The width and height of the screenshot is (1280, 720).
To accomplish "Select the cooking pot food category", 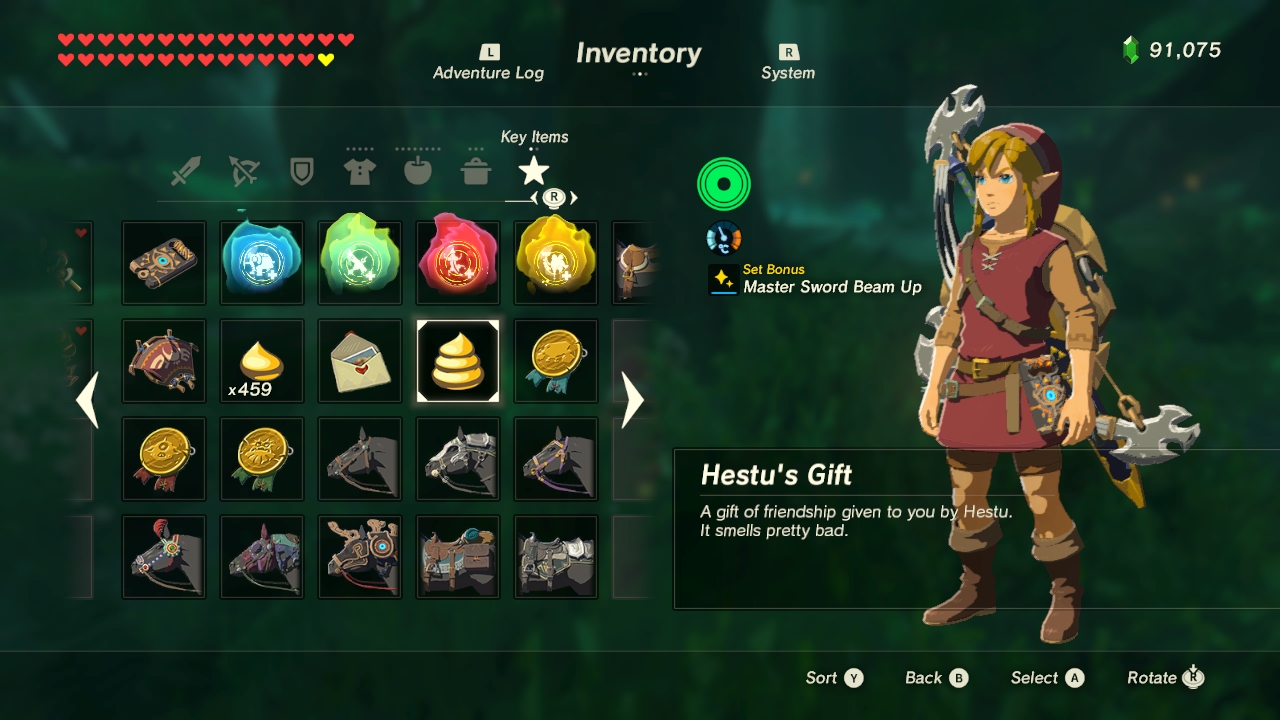I will 475,170.
